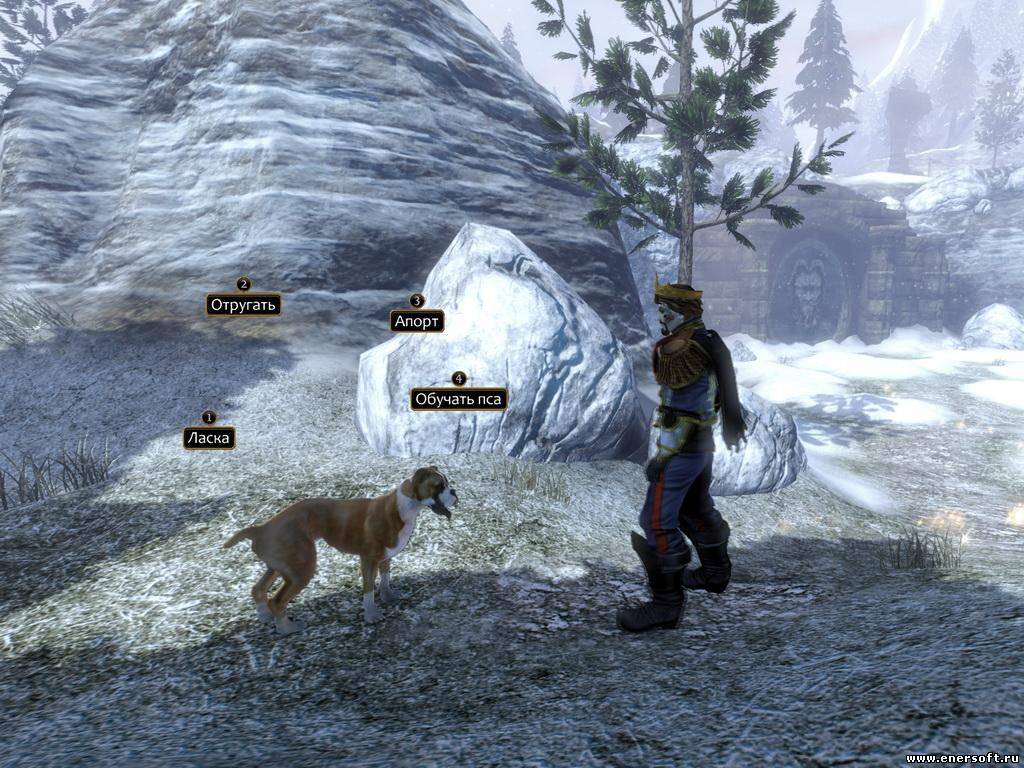The width and height of the screenshot is (1024, 768).
Task: Select the Отругать option
Action: click(x=243, y=304)
